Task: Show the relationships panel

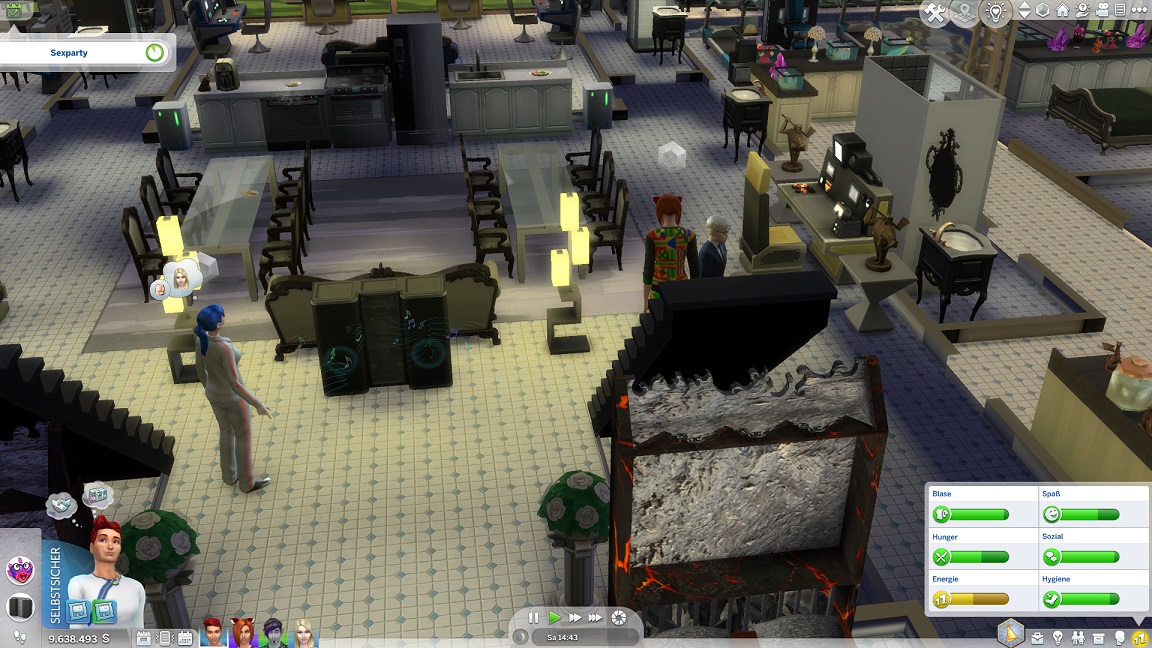Action: 1079,637
